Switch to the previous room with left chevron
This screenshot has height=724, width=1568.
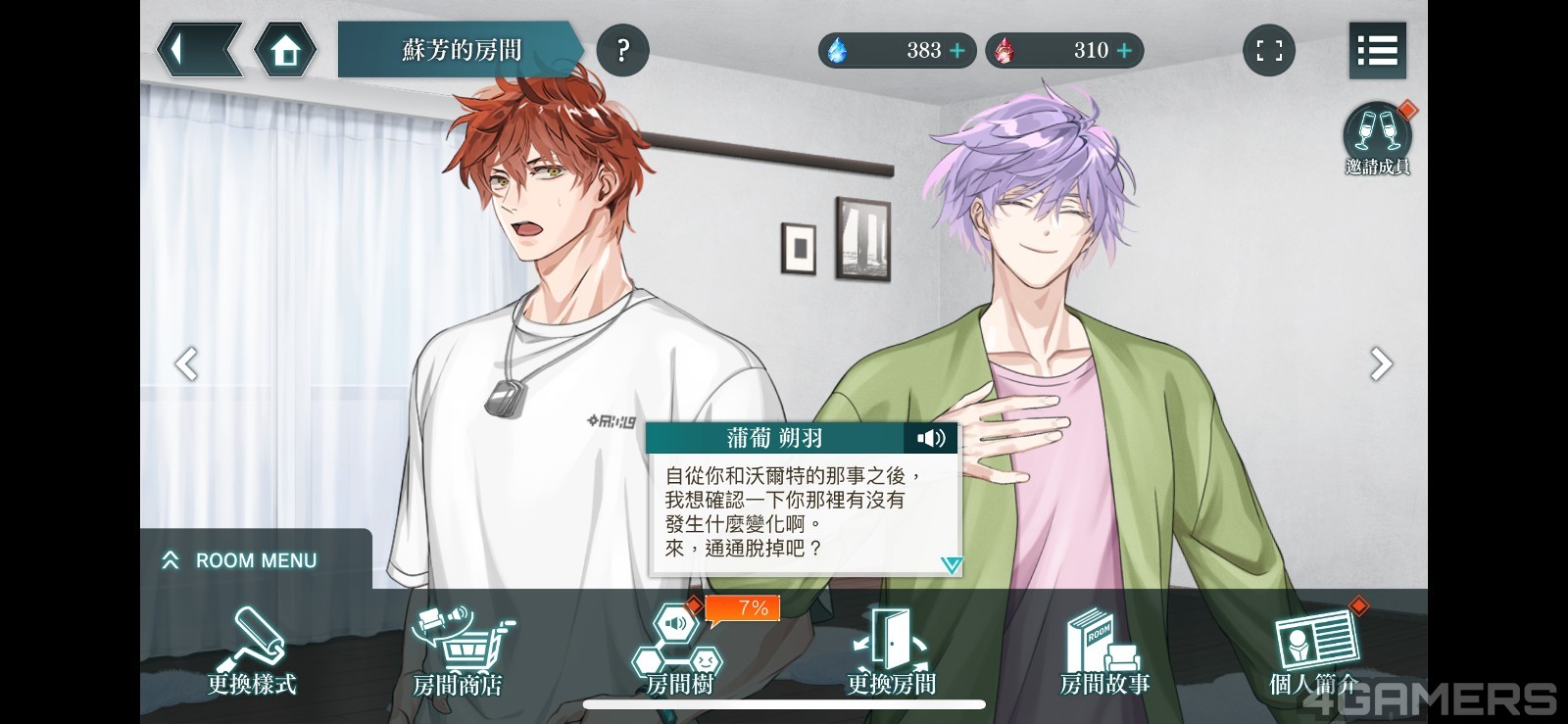pos(186,363)
